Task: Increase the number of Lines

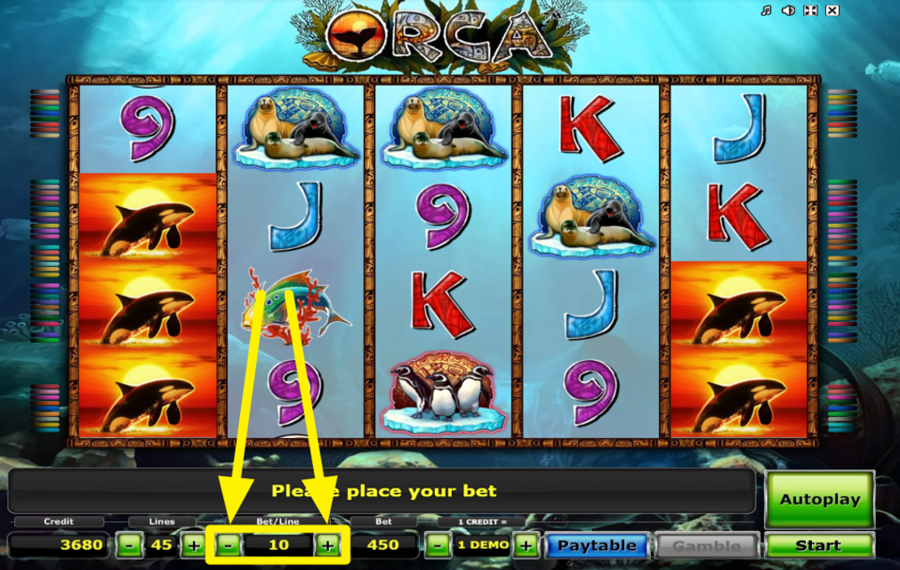Action: (x=193, y=546)
